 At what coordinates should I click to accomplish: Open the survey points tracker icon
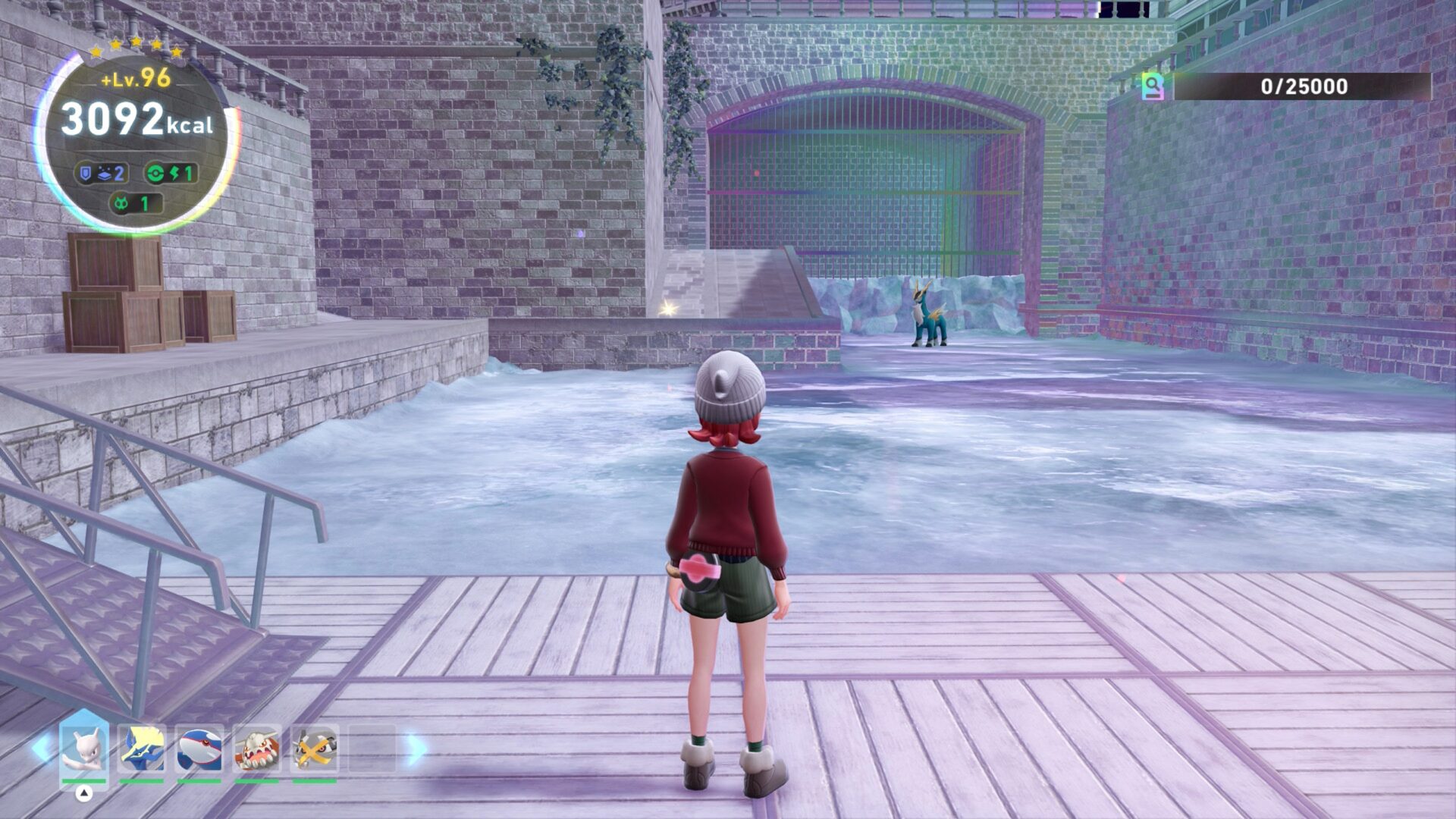pos(1153,86)
